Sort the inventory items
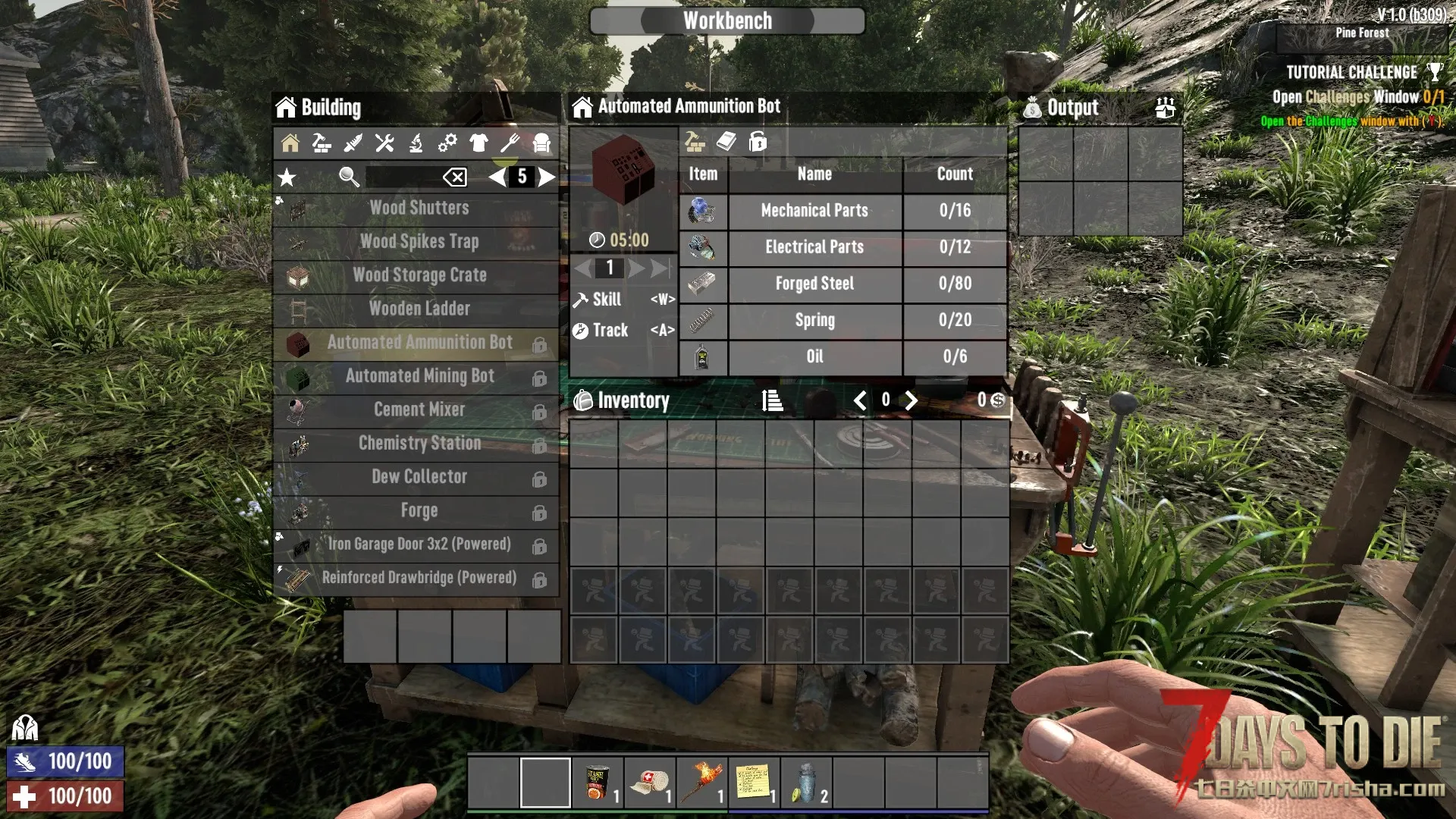 (x=772, y=400)
